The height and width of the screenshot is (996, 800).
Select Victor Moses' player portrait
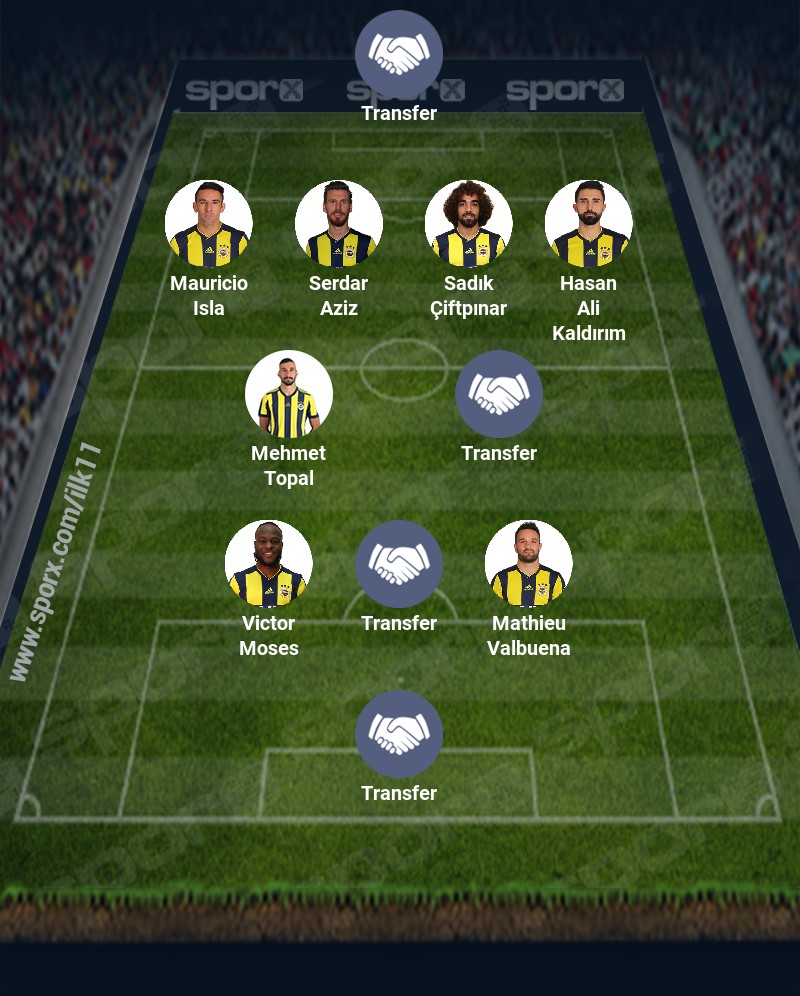[x=269, y=564]
